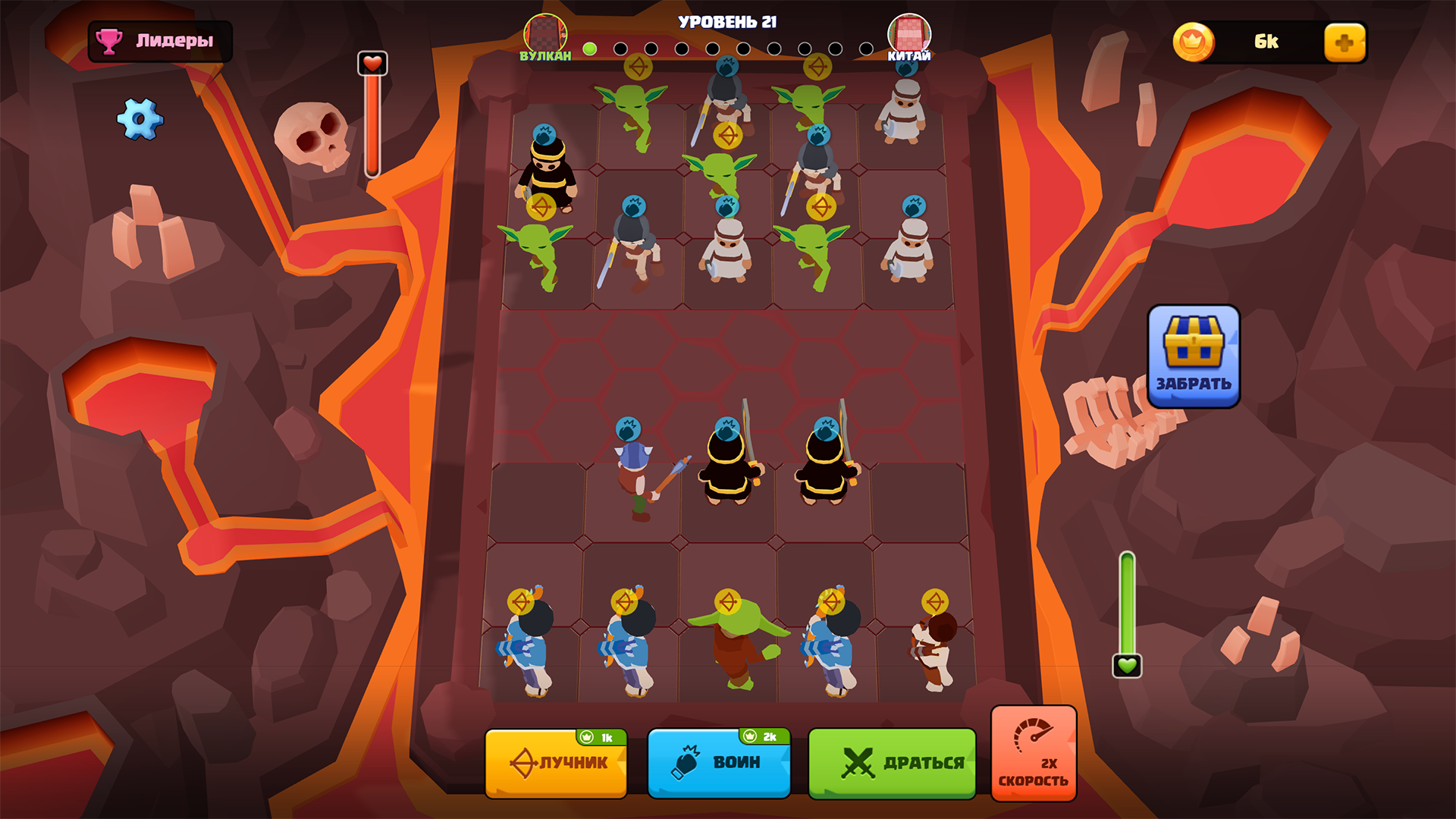View Китай opponent profile avatar
The image size is (1456, 819).
(911, 32)
